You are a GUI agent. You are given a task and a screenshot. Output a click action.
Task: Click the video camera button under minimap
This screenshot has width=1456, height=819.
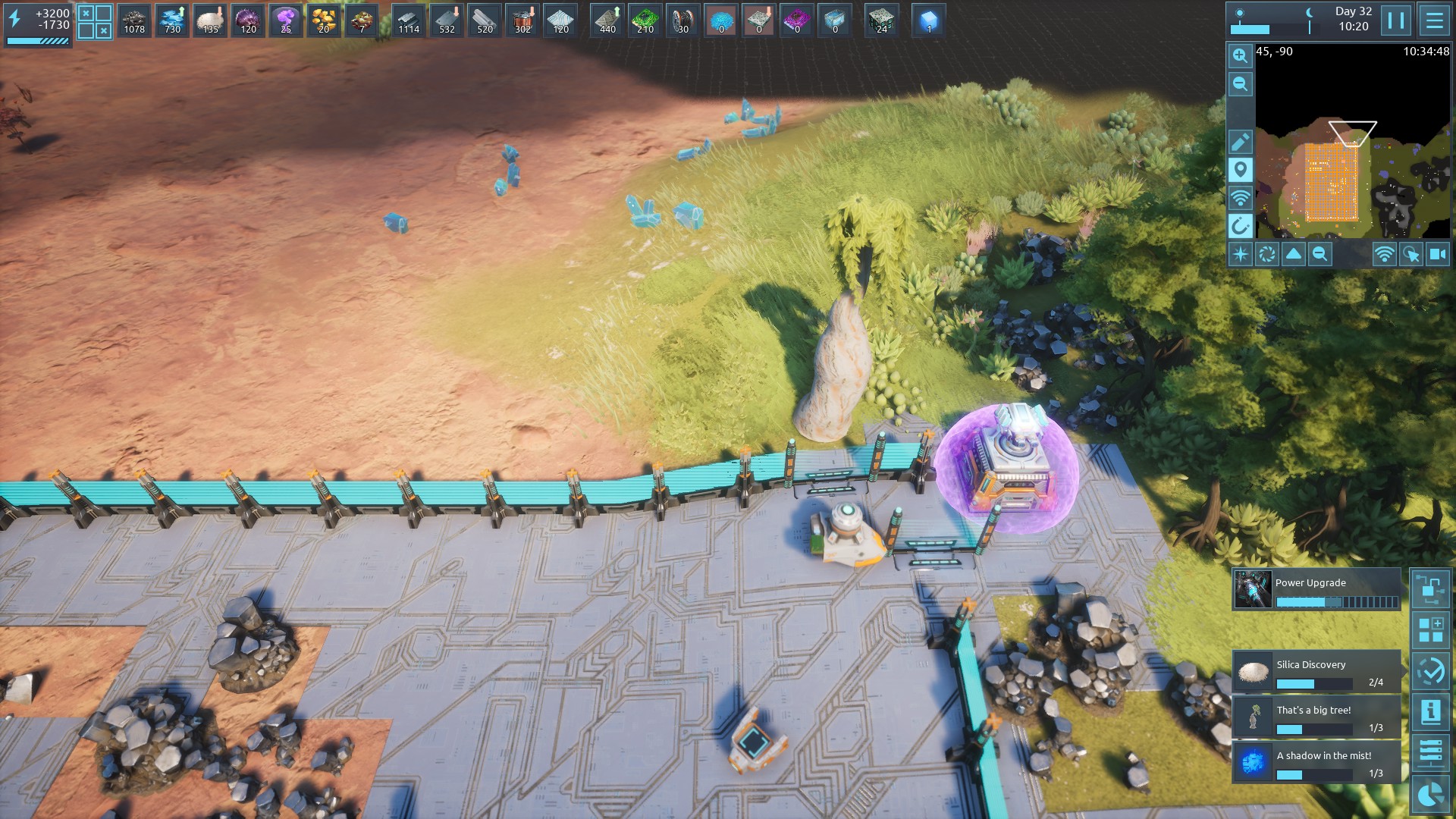coord(1437,254)
